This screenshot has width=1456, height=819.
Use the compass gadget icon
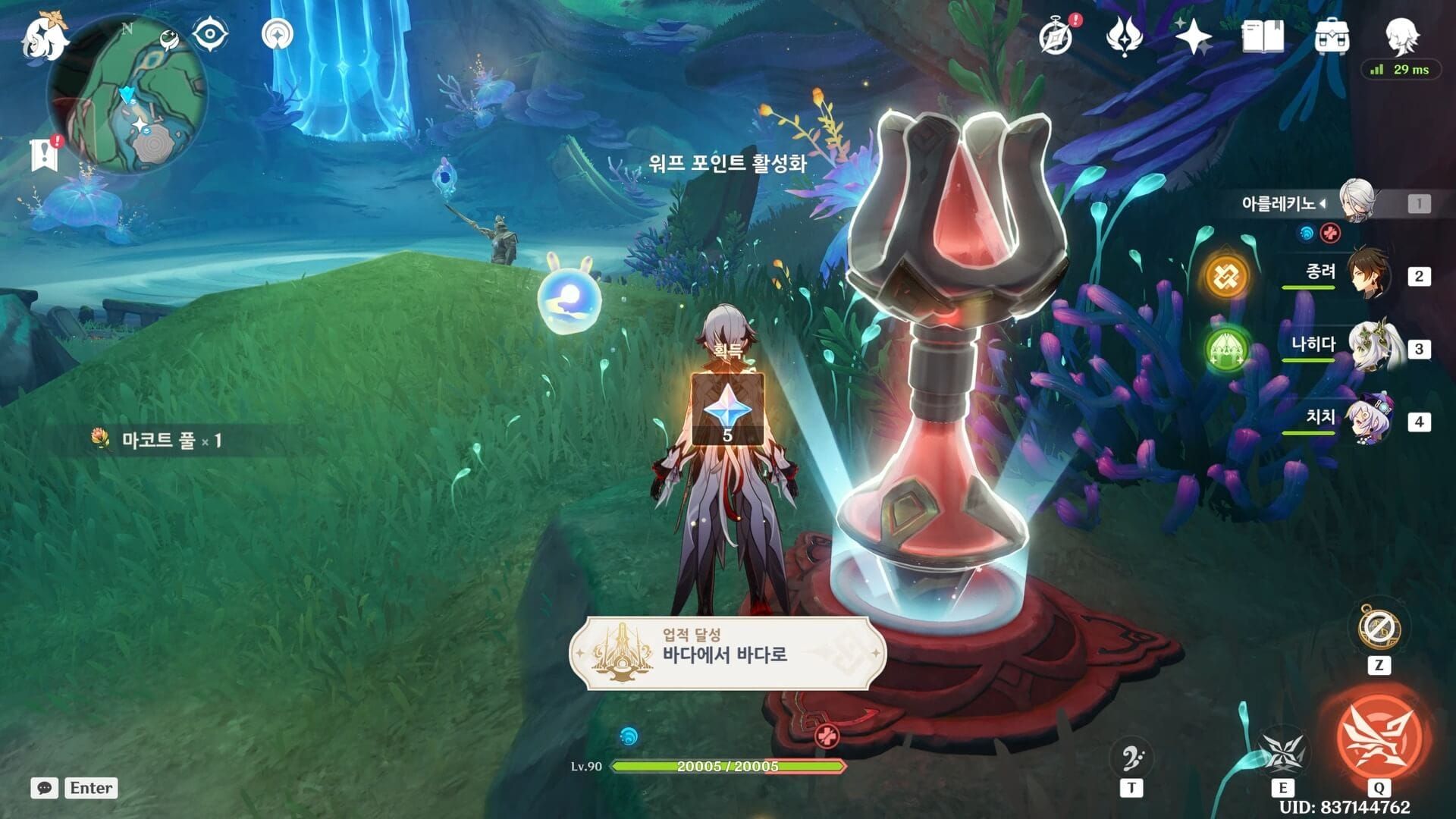[x=1379, y=628]
